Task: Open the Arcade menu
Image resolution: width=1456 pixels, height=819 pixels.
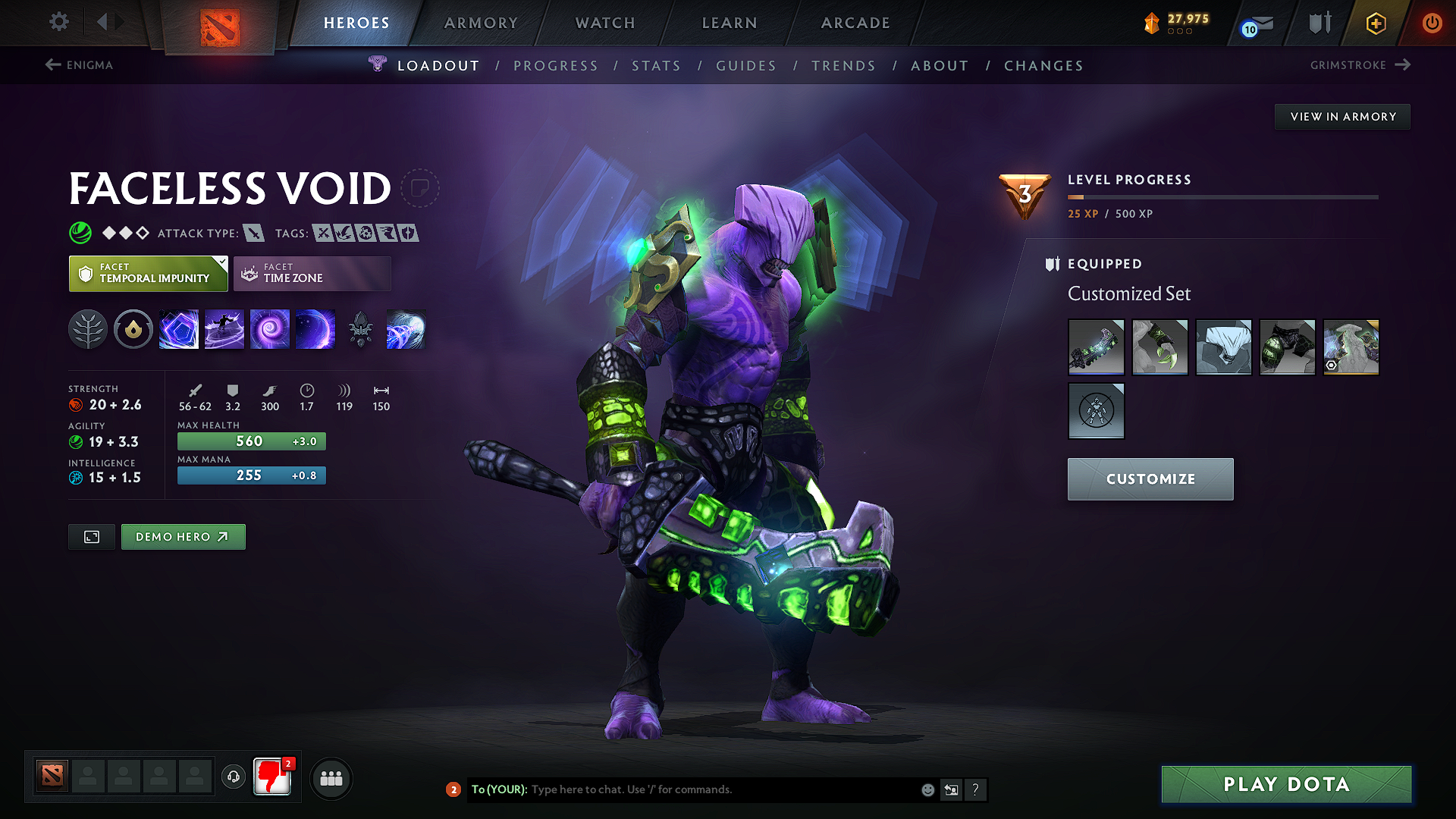Action: (x=855, y=23)
